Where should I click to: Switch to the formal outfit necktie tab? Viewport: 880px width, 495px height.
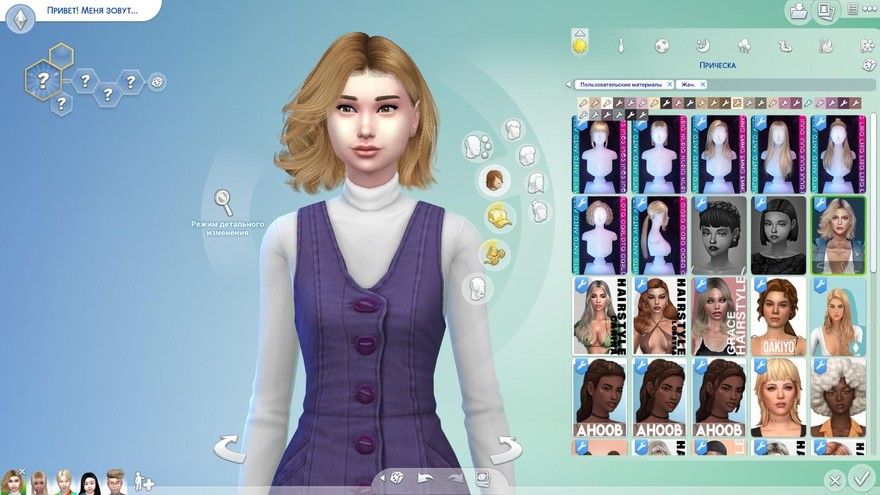click(620, 45)
